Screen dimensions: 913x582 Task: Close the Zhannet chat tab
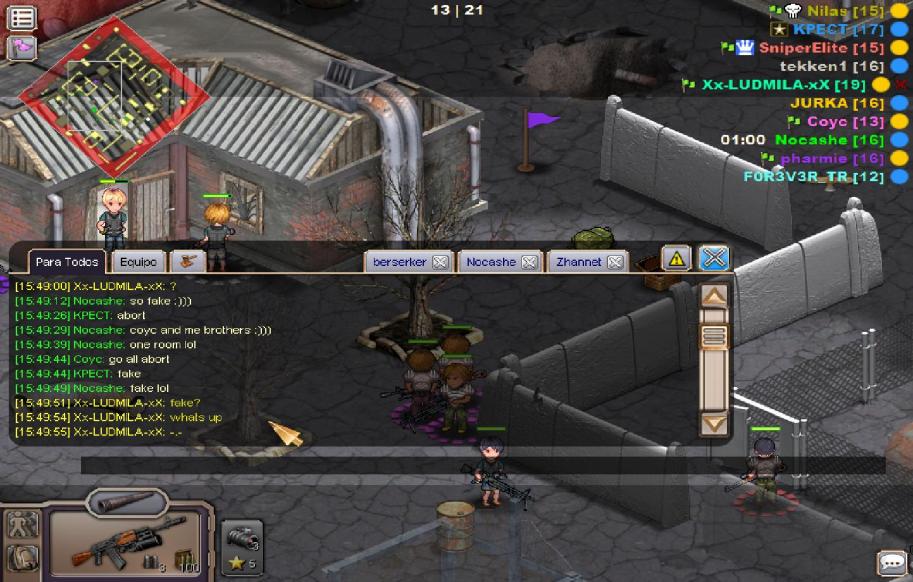pos(615,262)
